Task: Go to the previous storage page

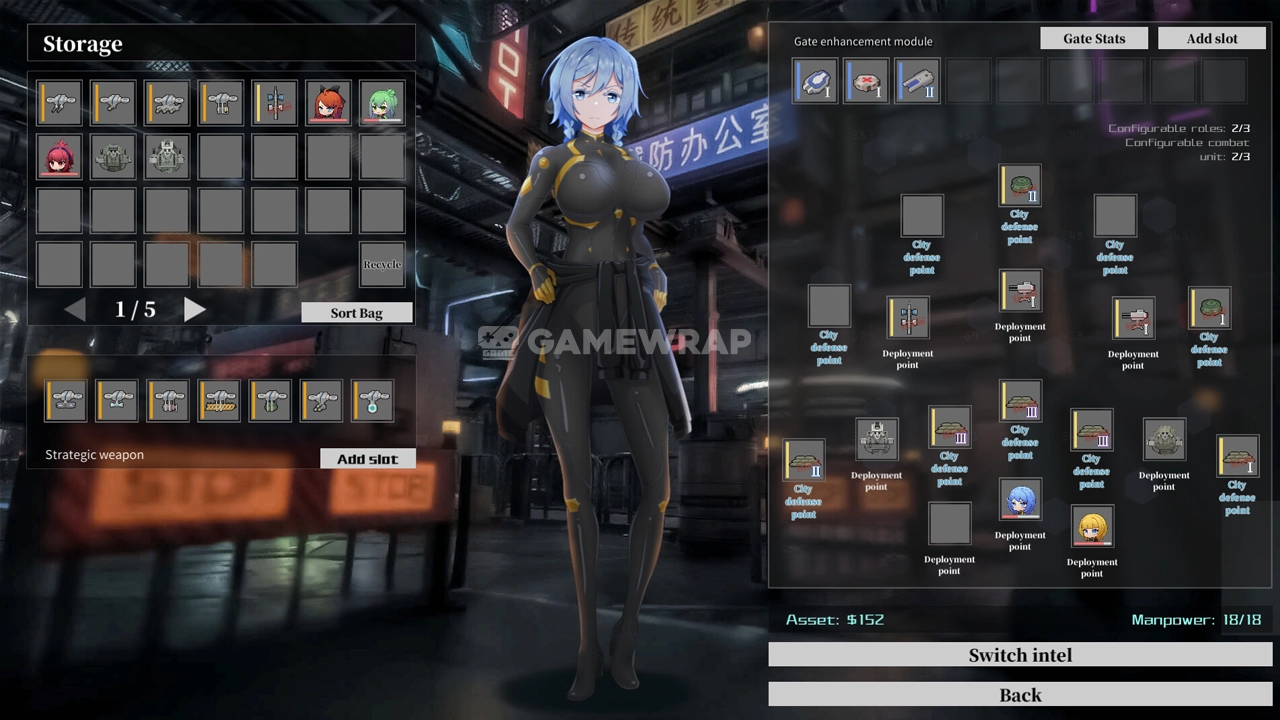Action: click(x=75, y=310)
